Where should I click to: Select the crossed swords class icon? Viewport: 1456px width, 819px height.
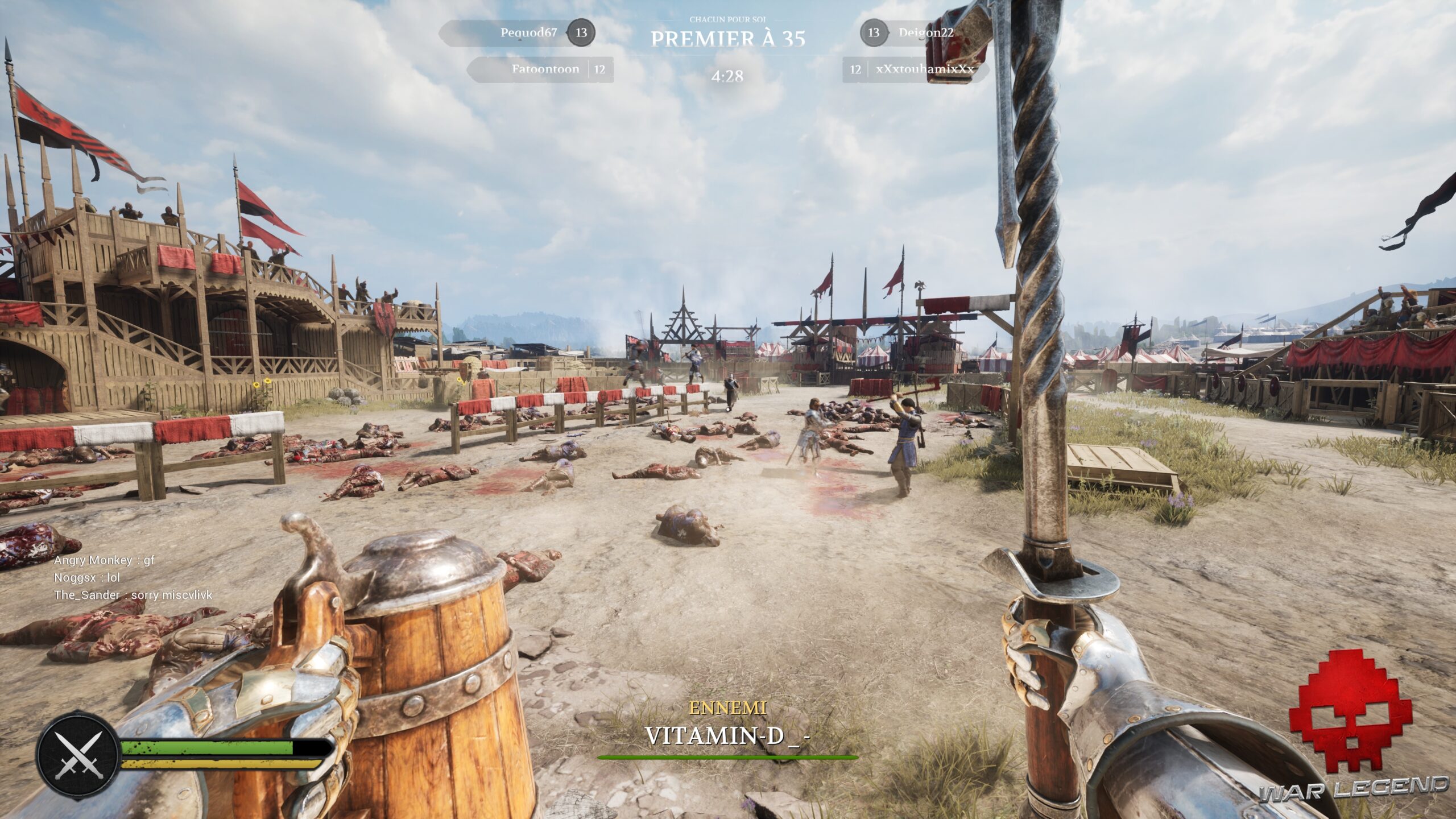(x=77, y=756)
